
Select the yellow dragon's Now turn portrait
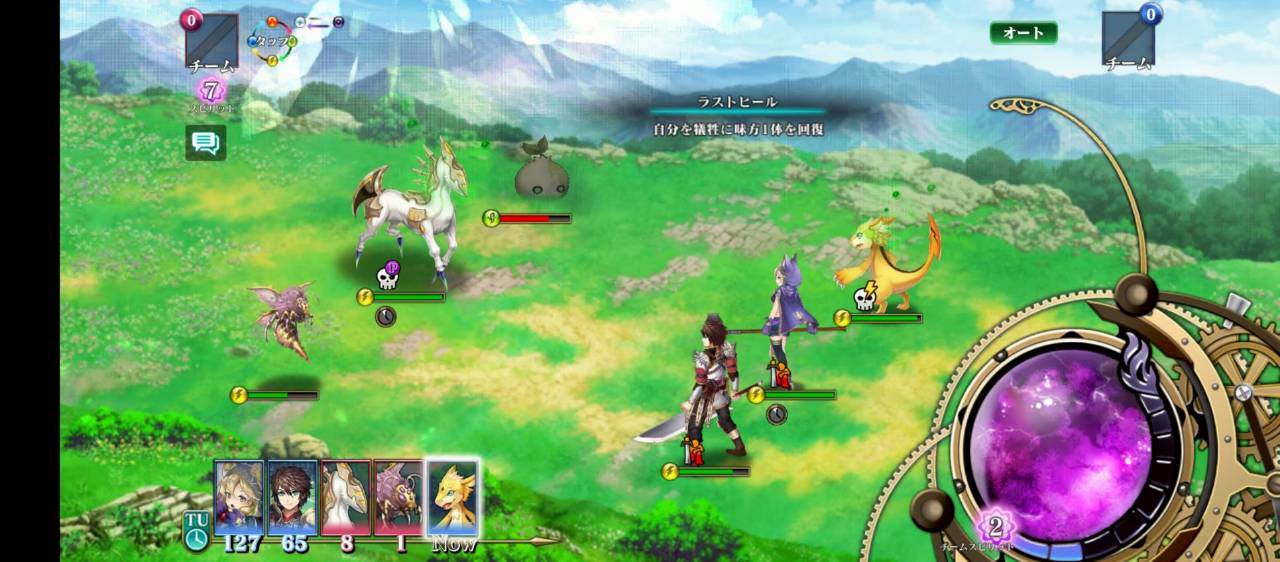pyautogui.click(x=453, y=497)
